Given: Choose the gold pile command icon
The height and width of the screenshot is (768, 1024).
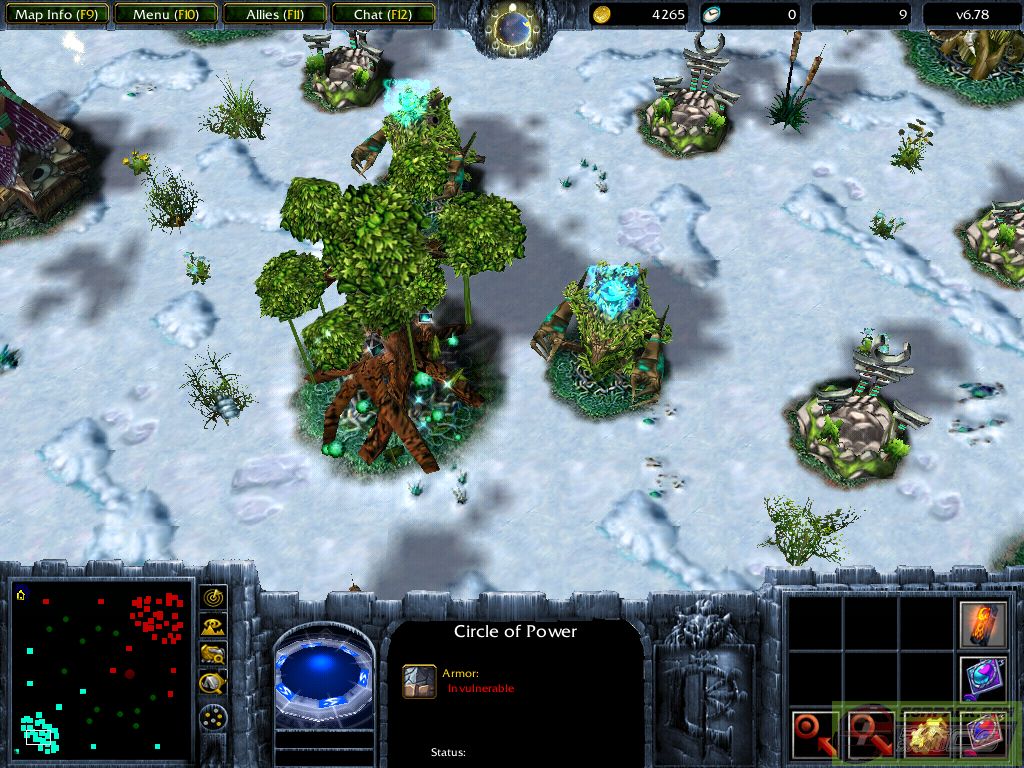Looking at the screenshot, I should pyautogui.click(x=925, y=733).
